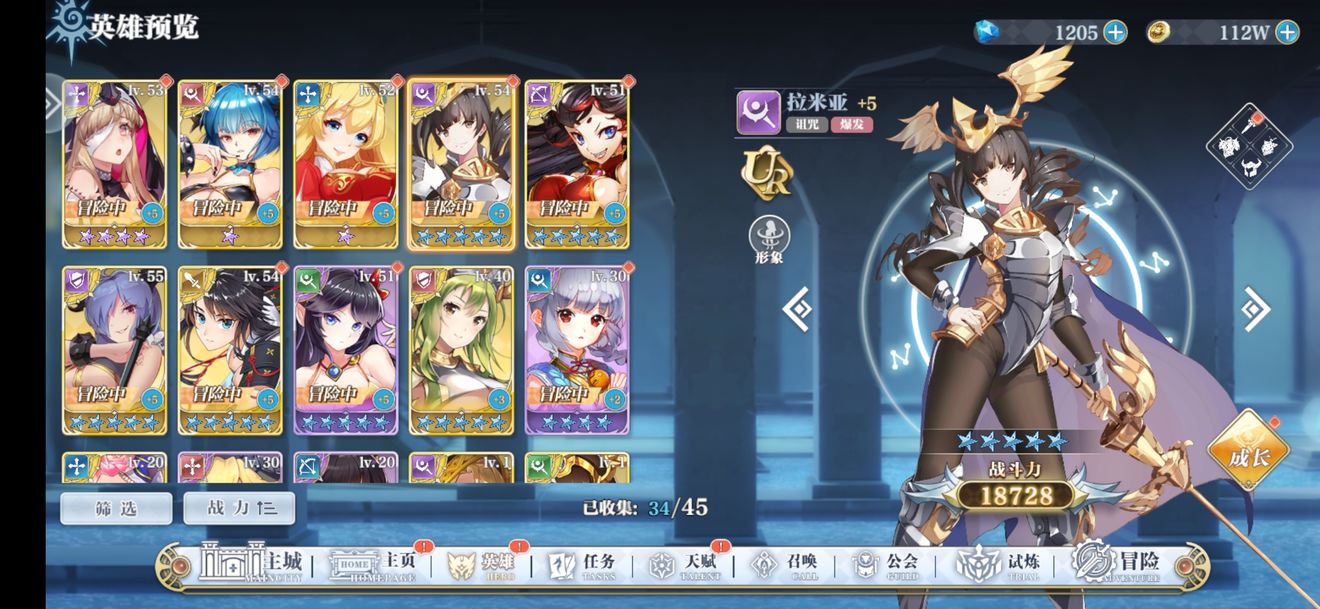
Task: Open the 筛选 filter button
Action: (116, 508)
